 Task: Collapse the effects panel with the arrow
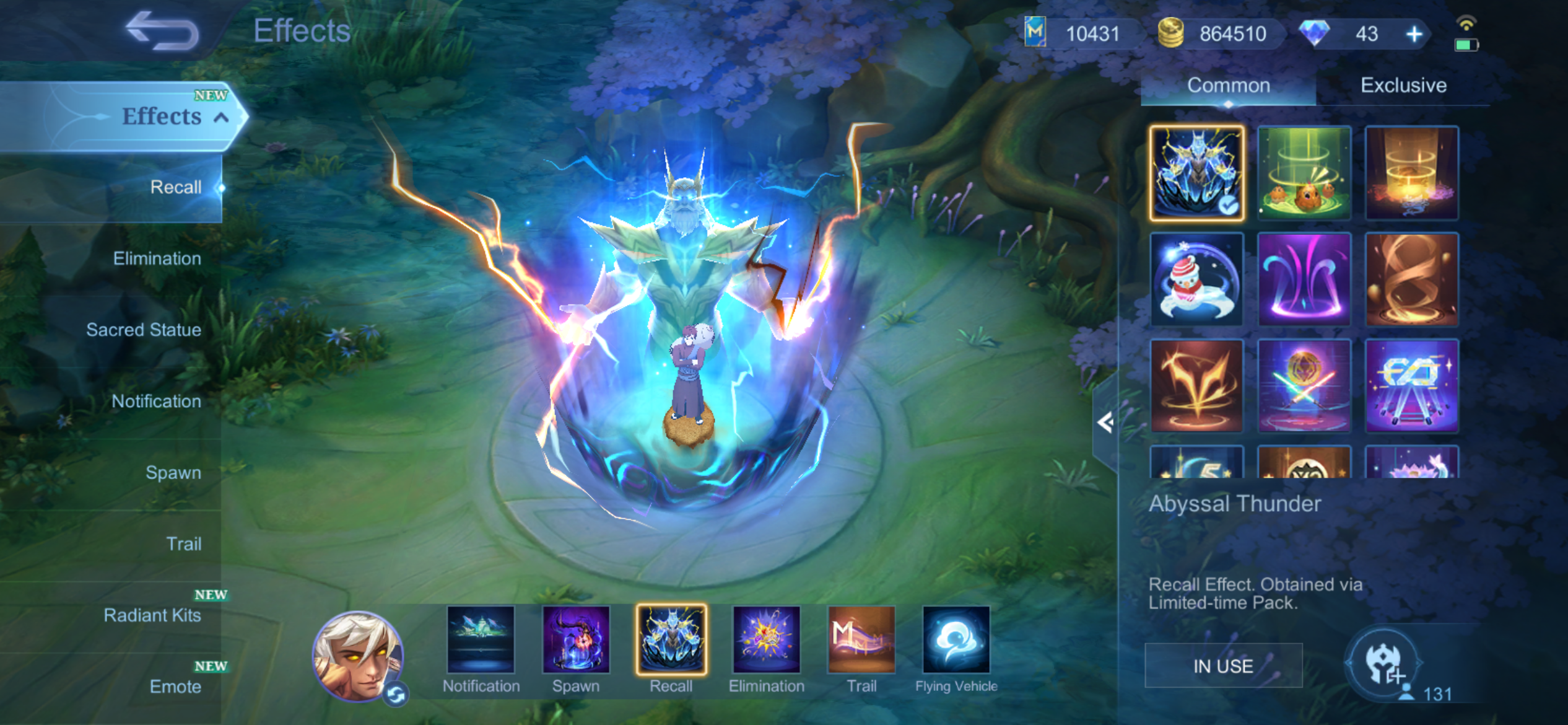[1105, 423]
